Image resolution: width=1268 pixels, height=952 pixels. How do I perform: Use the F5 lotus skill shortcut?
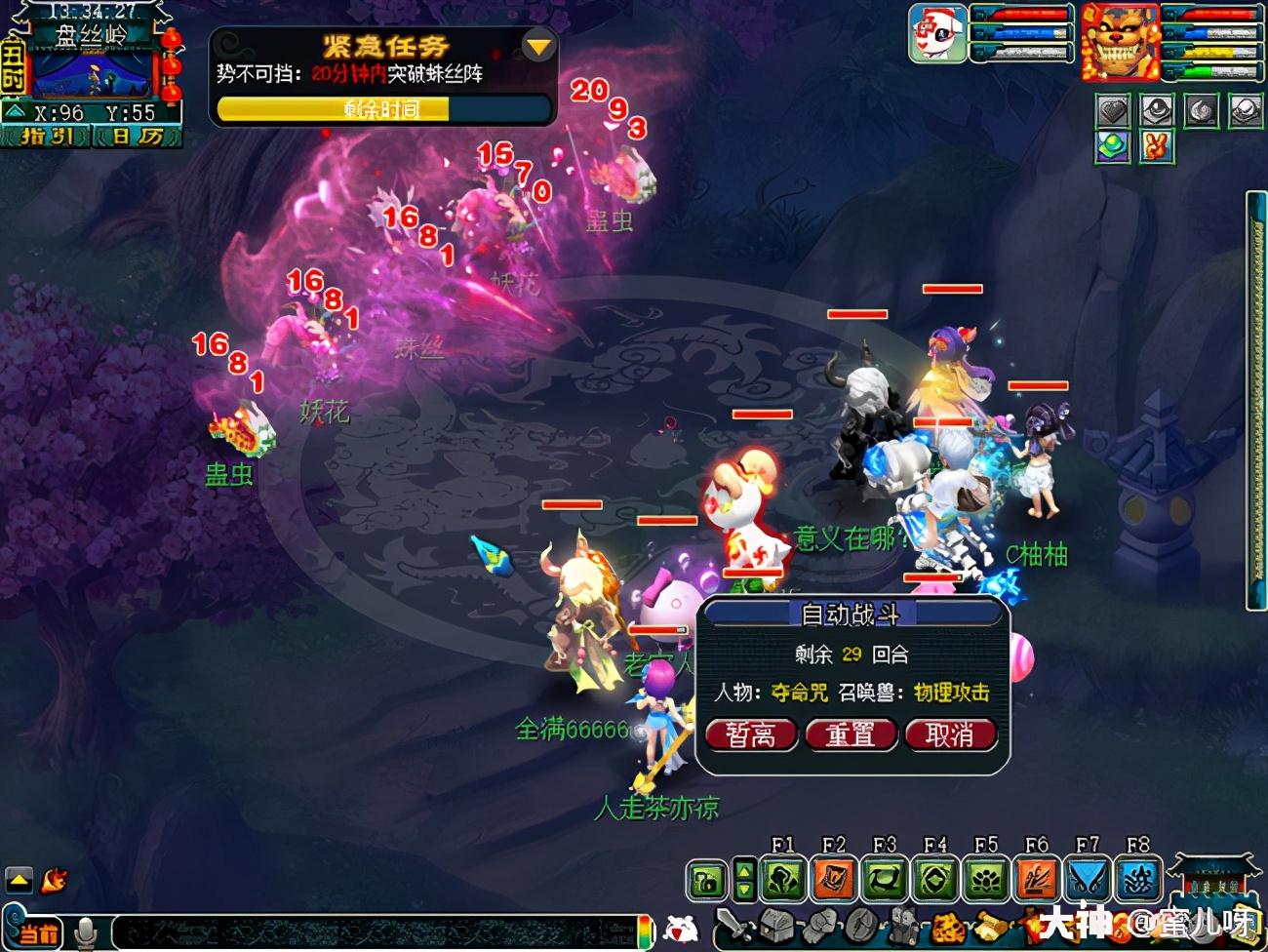pos(986,880)
